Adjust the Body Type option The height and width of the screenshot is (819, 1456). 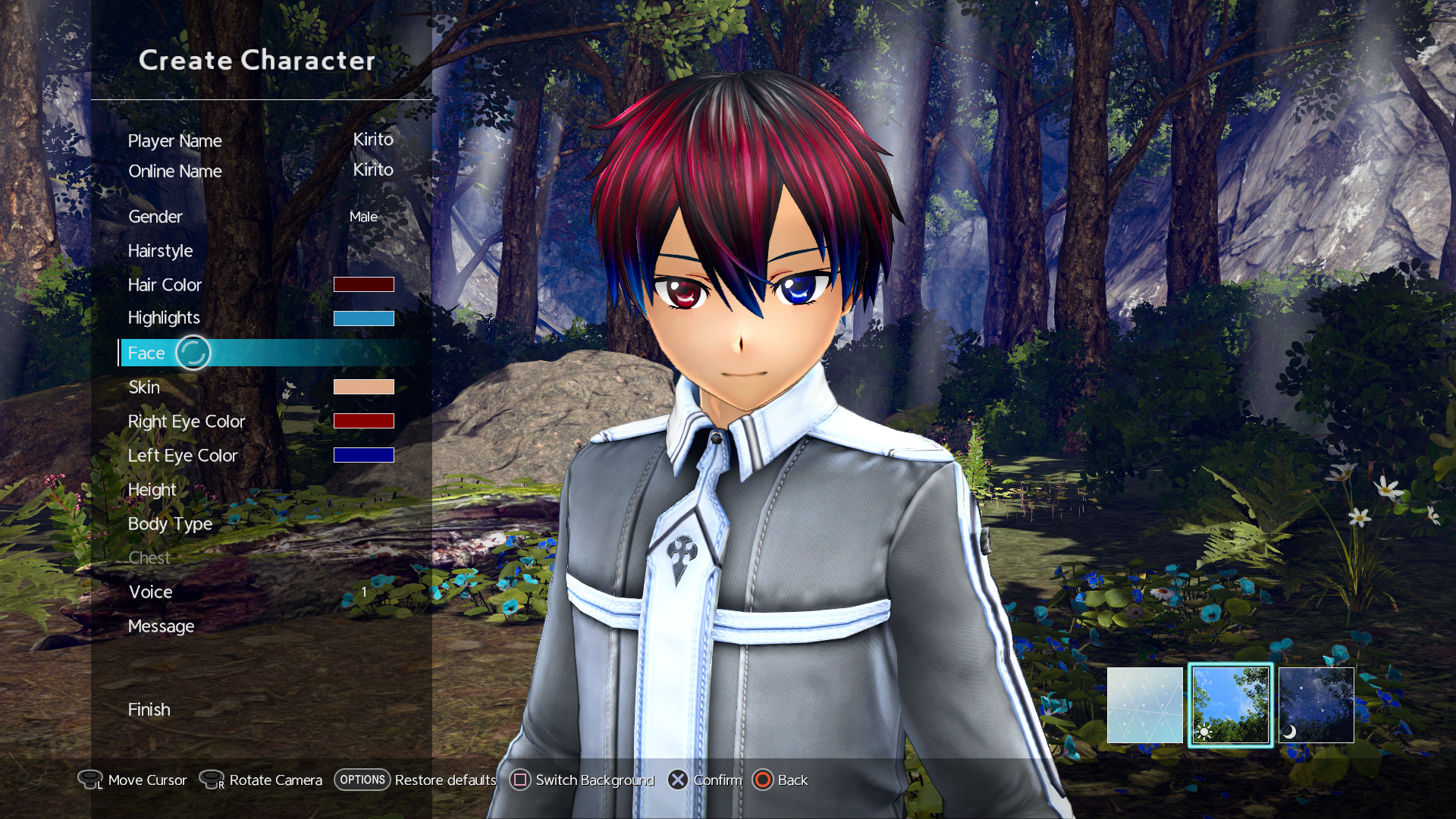[x=170, y=524]
